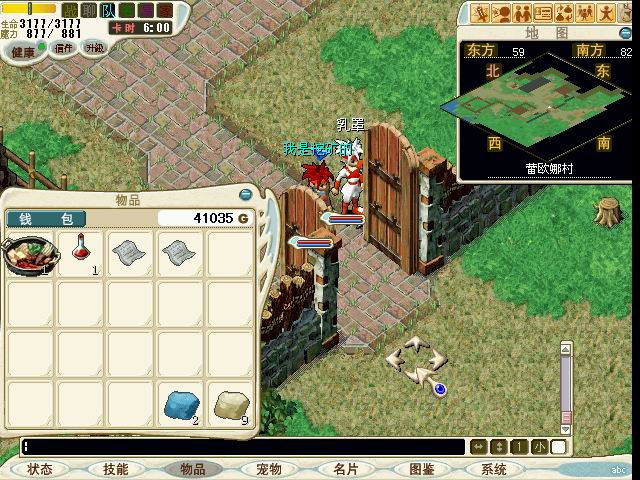Open the 物品 items menu
This screenshot has height=480, width=640.
pos(191,469)
